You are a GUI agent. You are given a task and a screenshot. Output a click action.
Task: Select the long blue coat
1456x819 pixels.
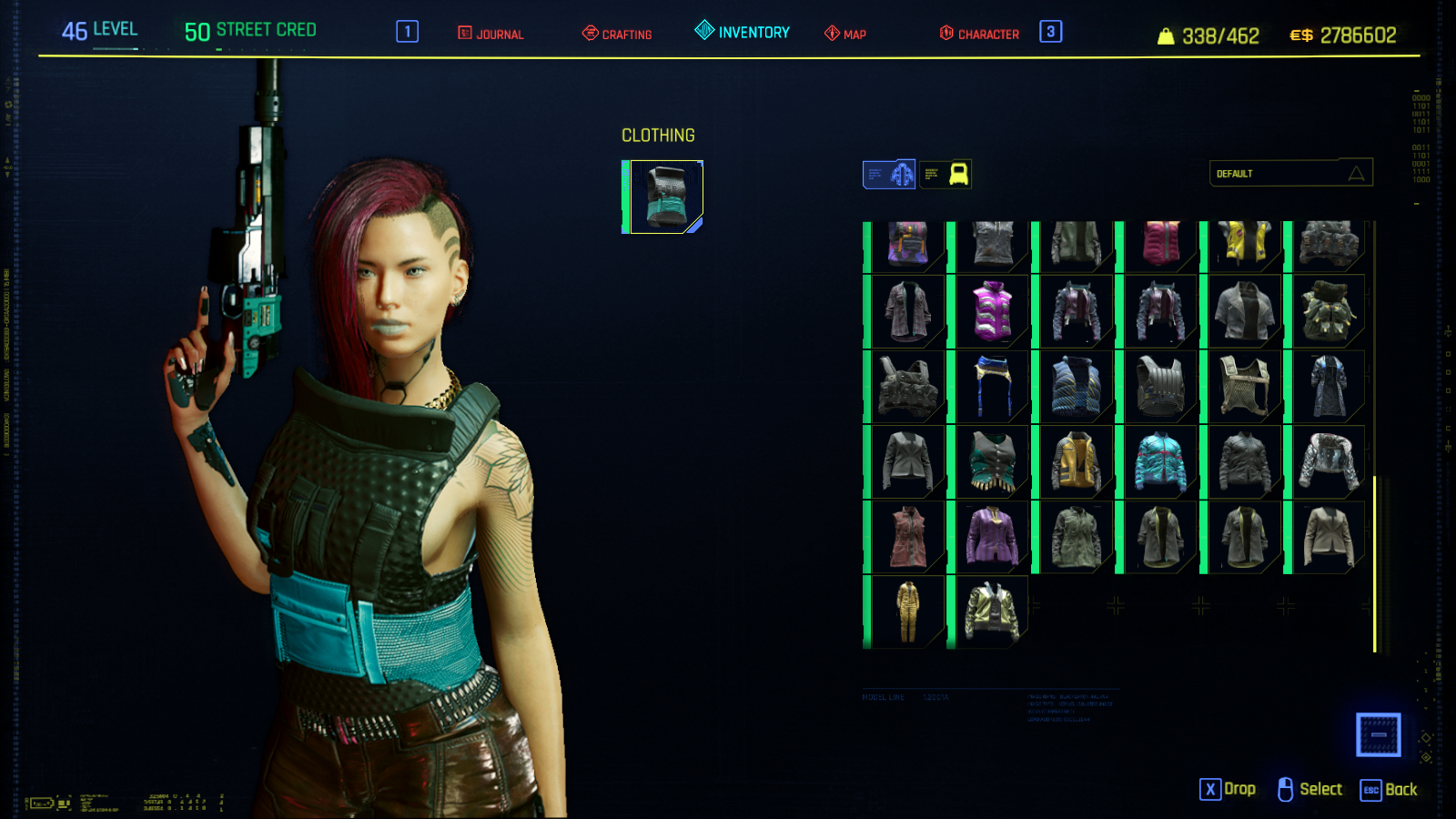(x=1329, y=387)
